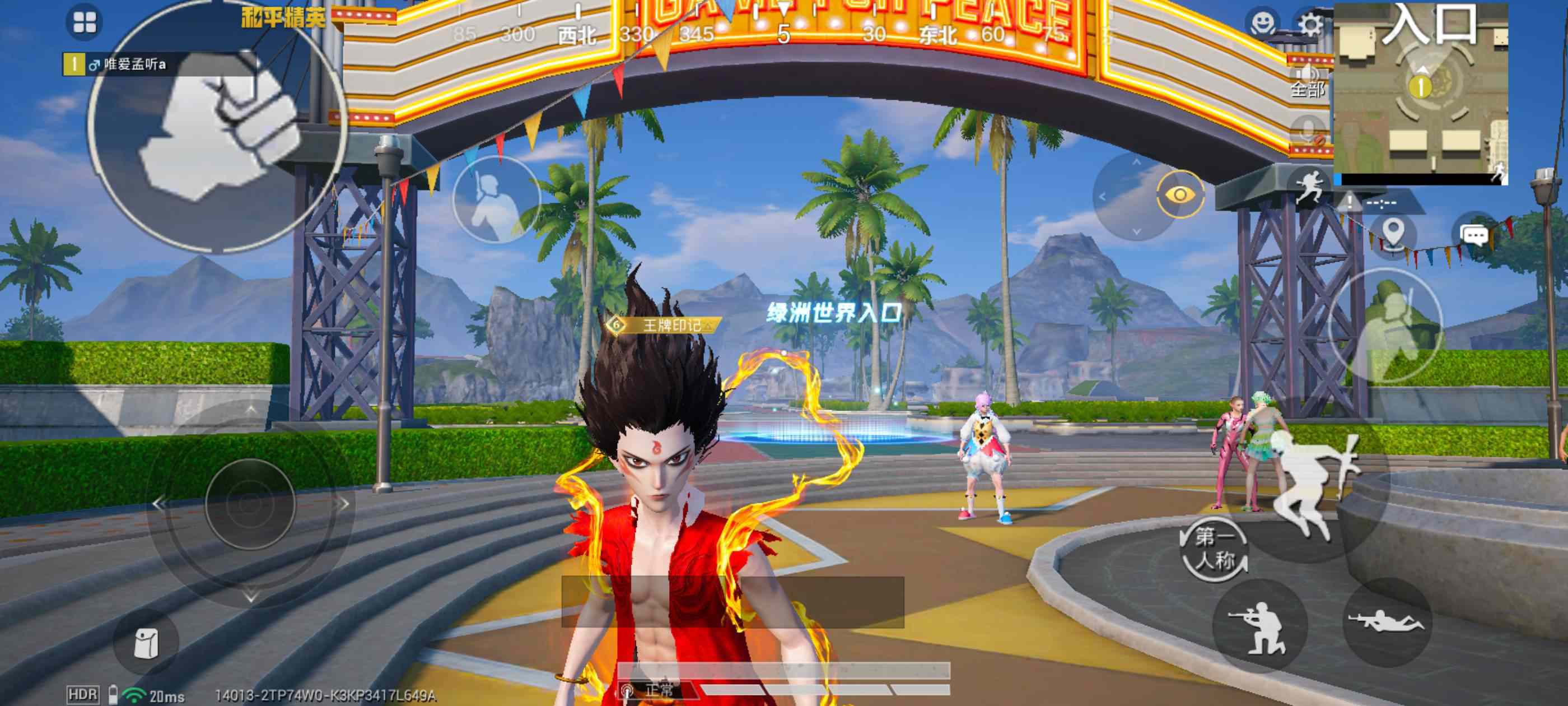Viewport: 1568px width, 706px height.
Task: Switch to 第一人称 first-person view
Action: tap(1214, 548)
